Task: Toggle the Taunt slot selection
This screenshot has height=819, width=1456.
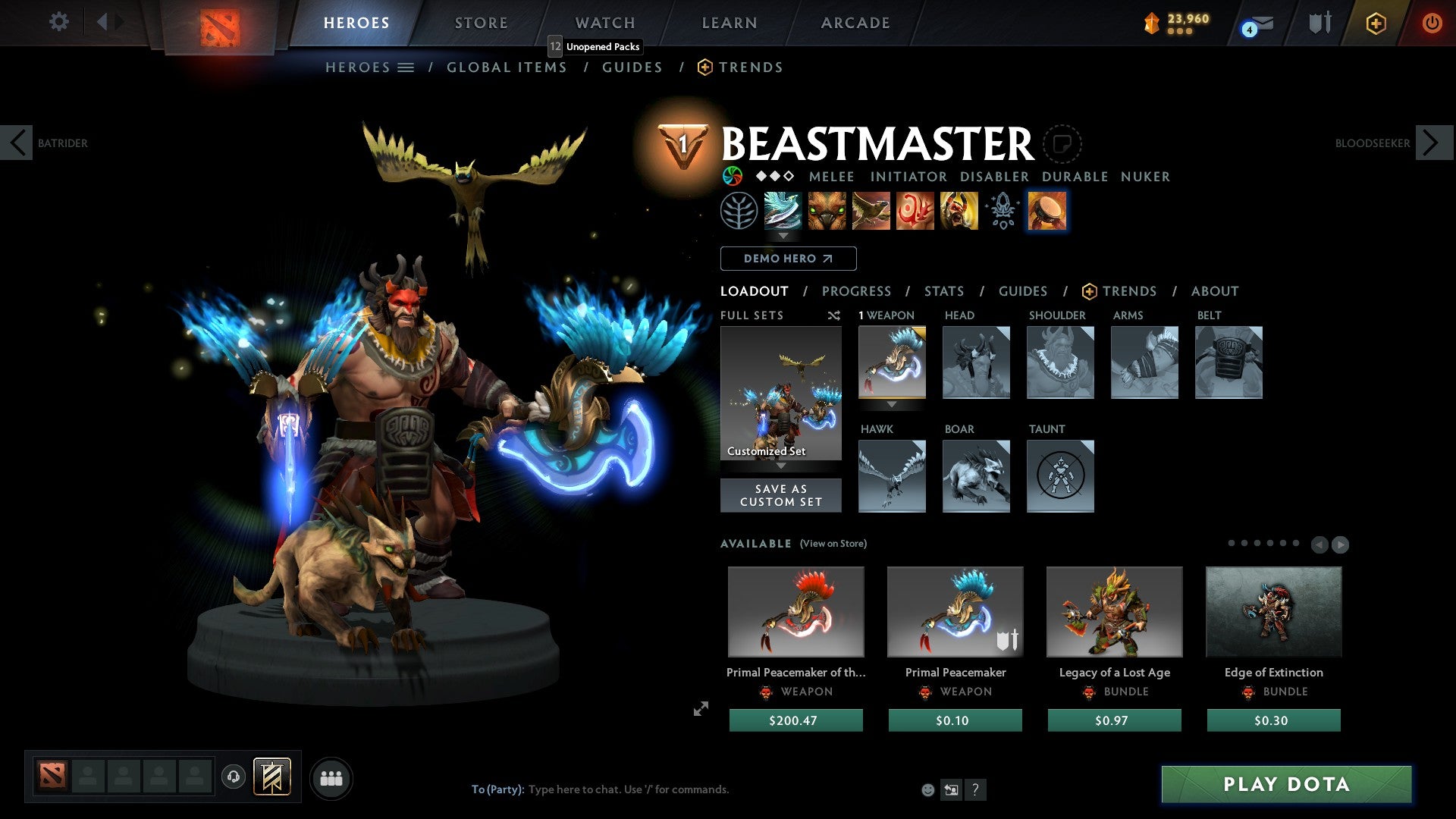Action: [x=1060, y=476]
